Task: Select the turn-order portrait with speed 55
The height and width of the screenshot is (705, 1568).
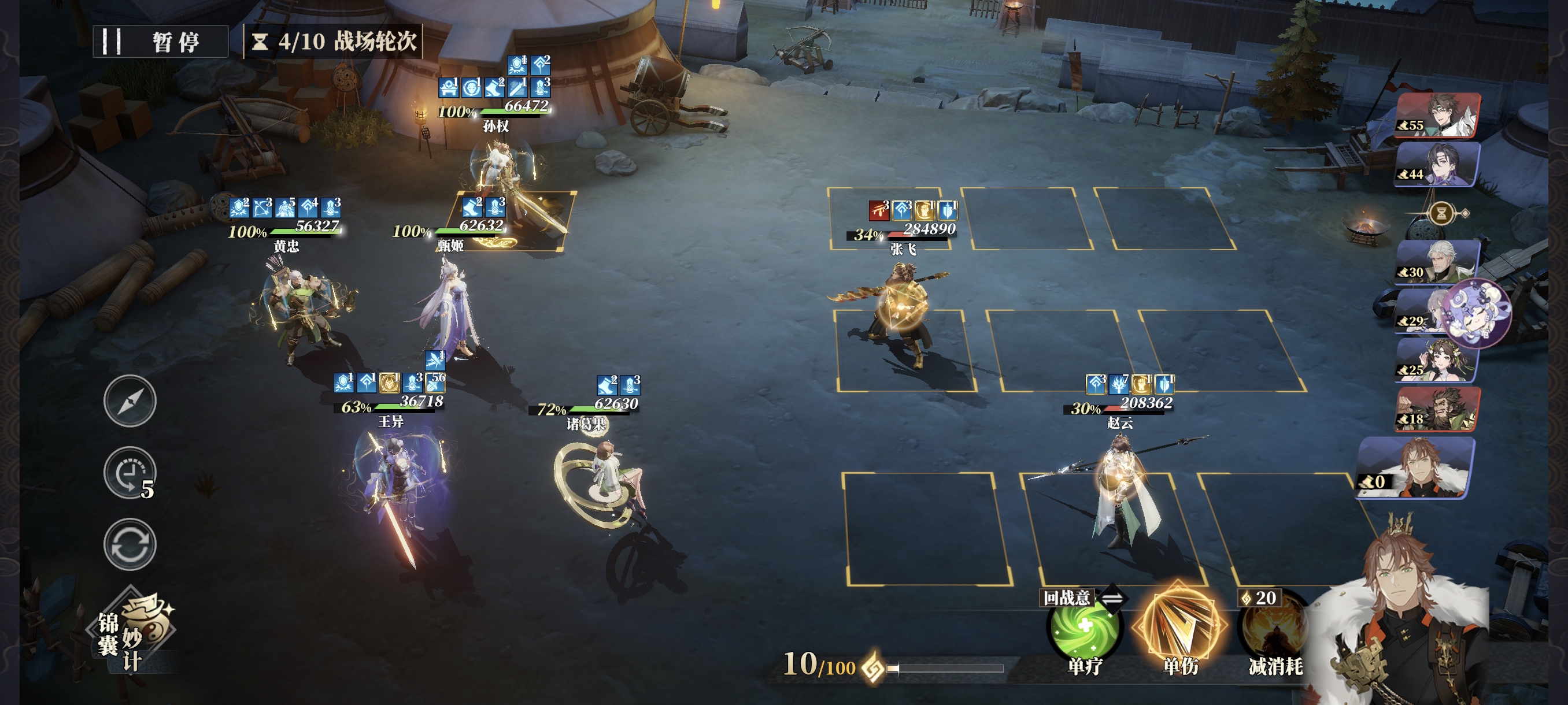Action: (1438, 116)
